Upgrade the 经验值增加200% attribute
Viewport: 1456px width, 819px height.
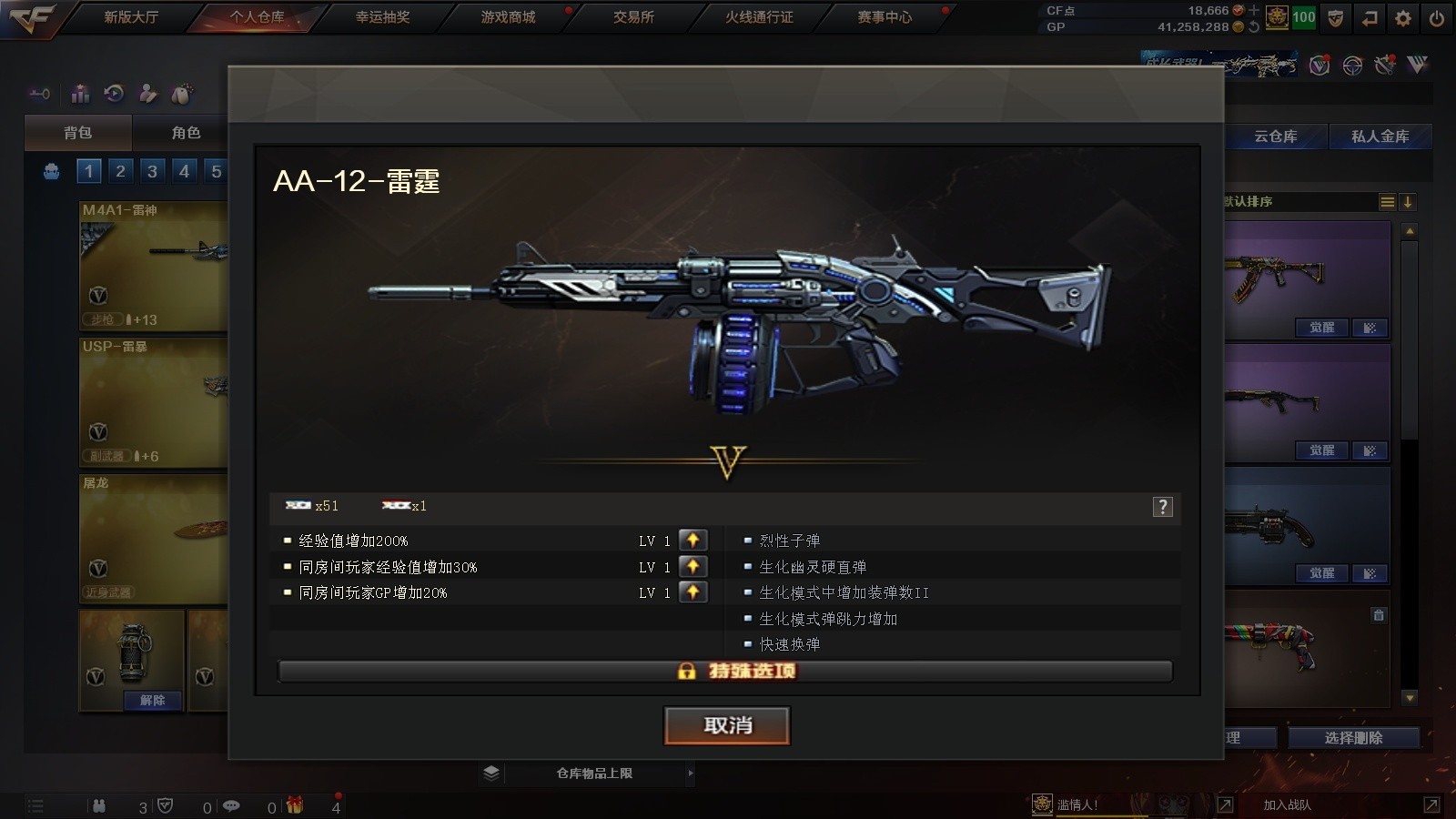point(693,541)
